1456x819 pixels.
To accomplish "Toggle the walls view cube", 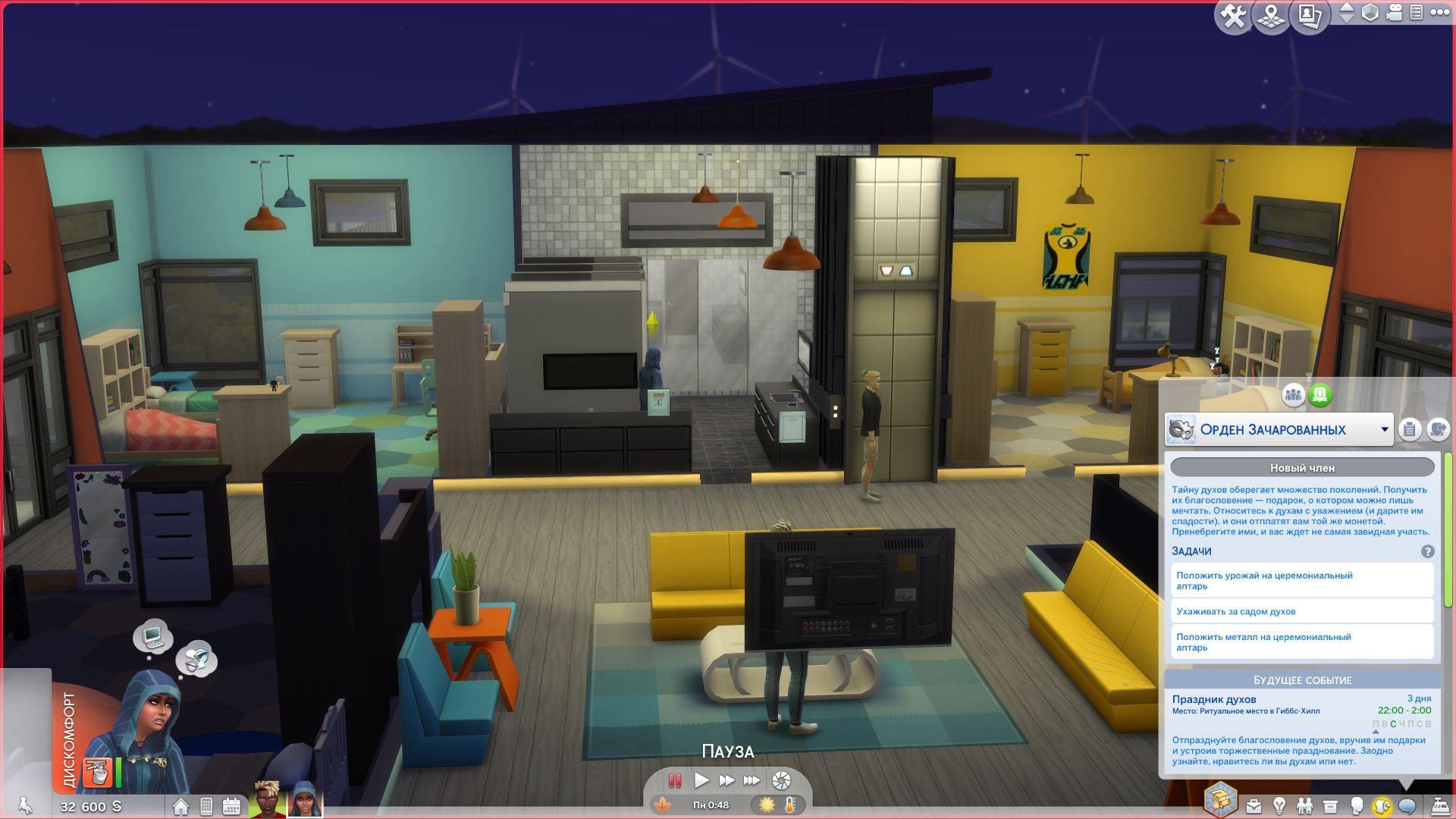I will click(1370, 13).
